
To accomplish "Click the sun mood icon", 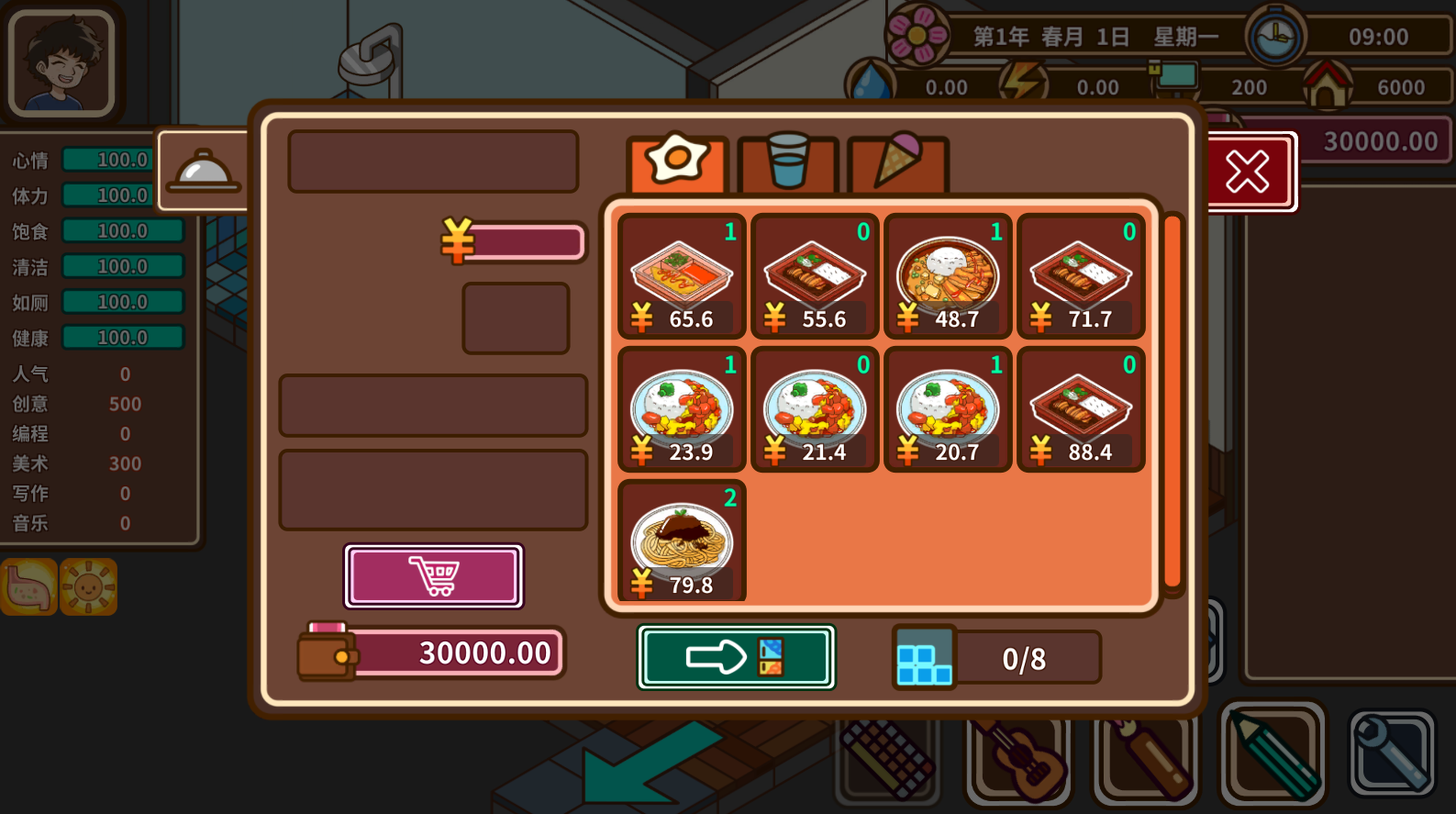I will point(88,587).
